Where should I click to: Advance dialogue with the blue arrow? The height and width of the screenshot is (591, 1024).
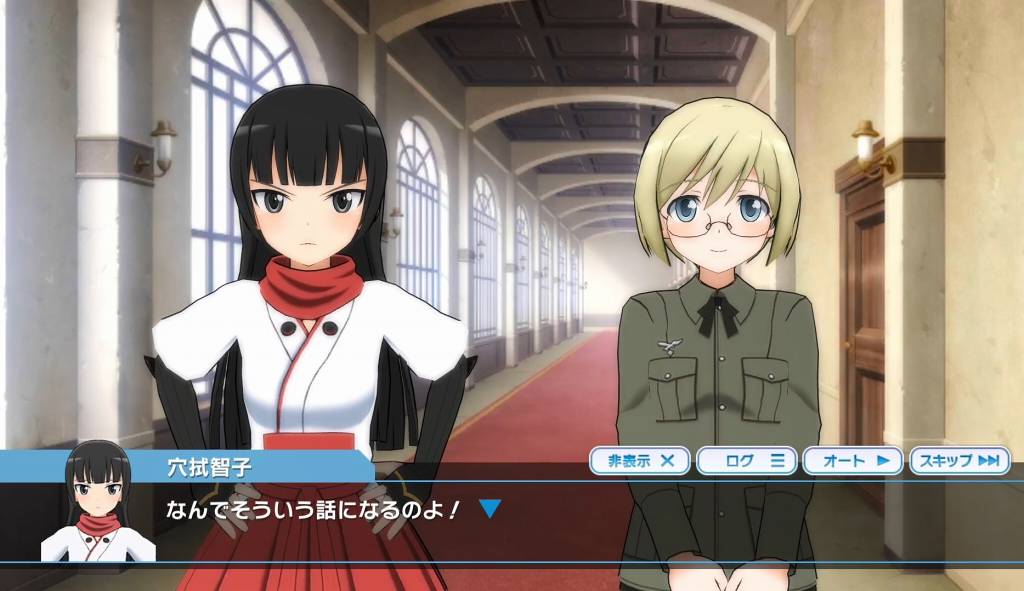[x=489, y=509]
